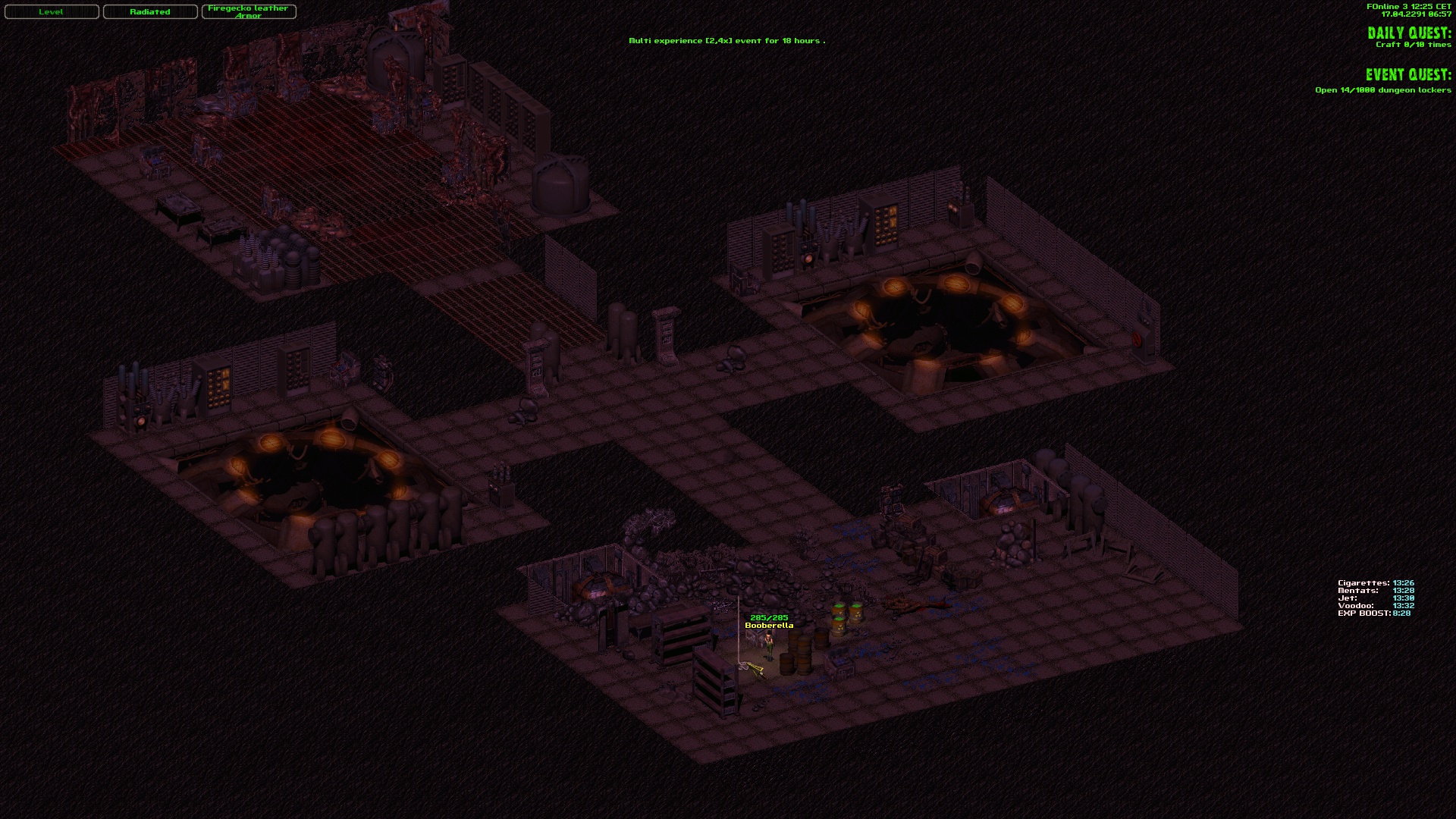Open the Daily Quest tracker

point(1409,33)
